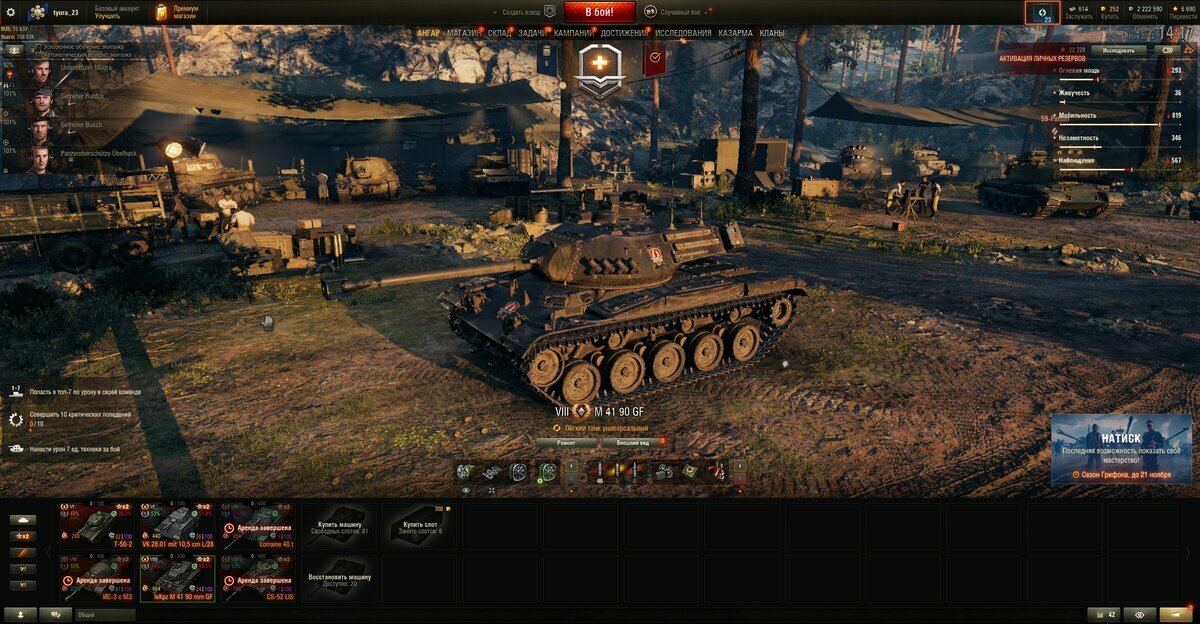Click the «Исследовать» button
Image resolution: width=1200 pixels, height=624 pixels.
tap(1118, 49)
